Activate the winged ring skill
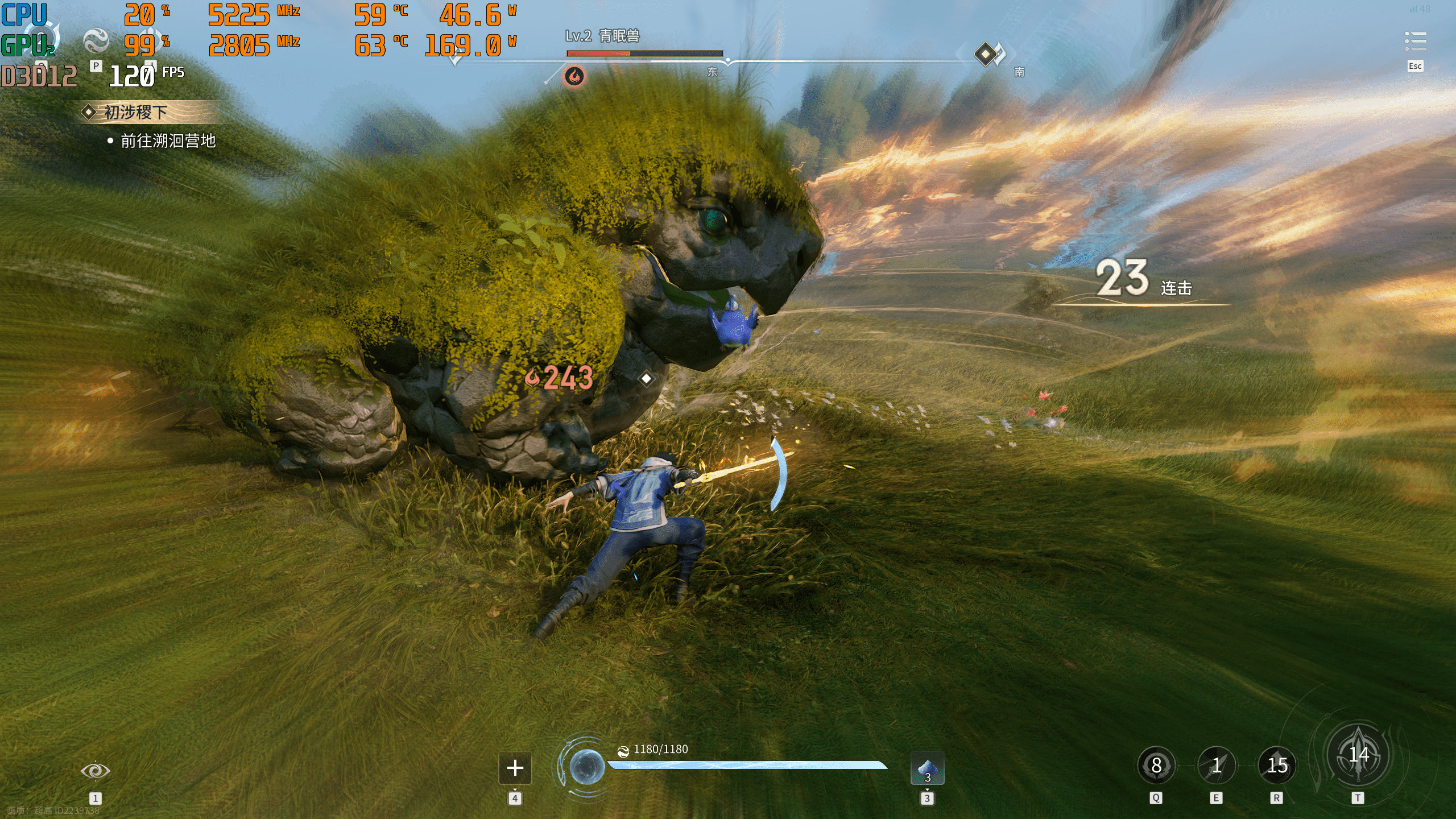 pyautogui.click(x=1156, y=766)
